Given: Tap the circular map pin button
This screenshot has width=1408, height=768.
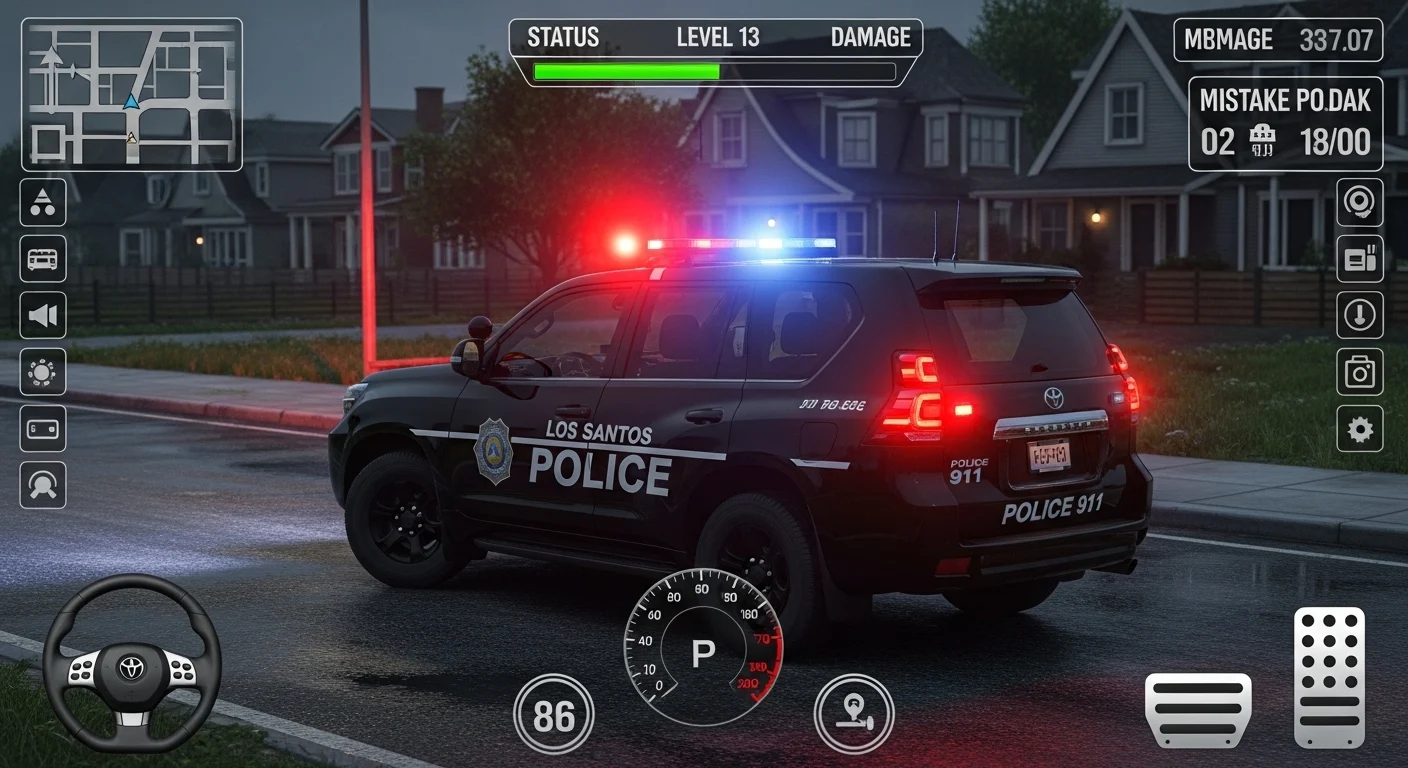Looking at the screenshot, I should [854, 714].
